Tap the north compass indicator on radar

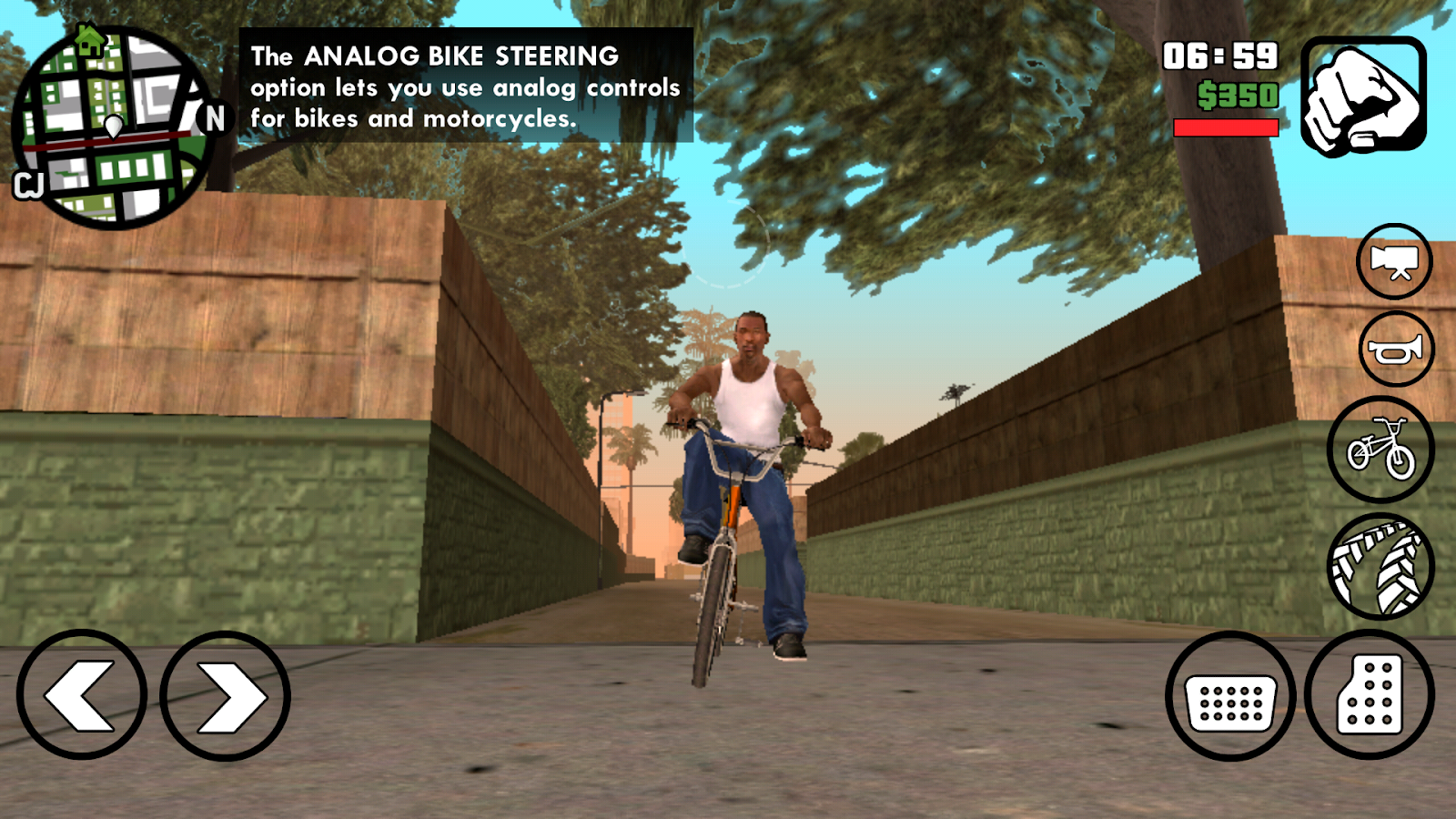click(215, 117)
